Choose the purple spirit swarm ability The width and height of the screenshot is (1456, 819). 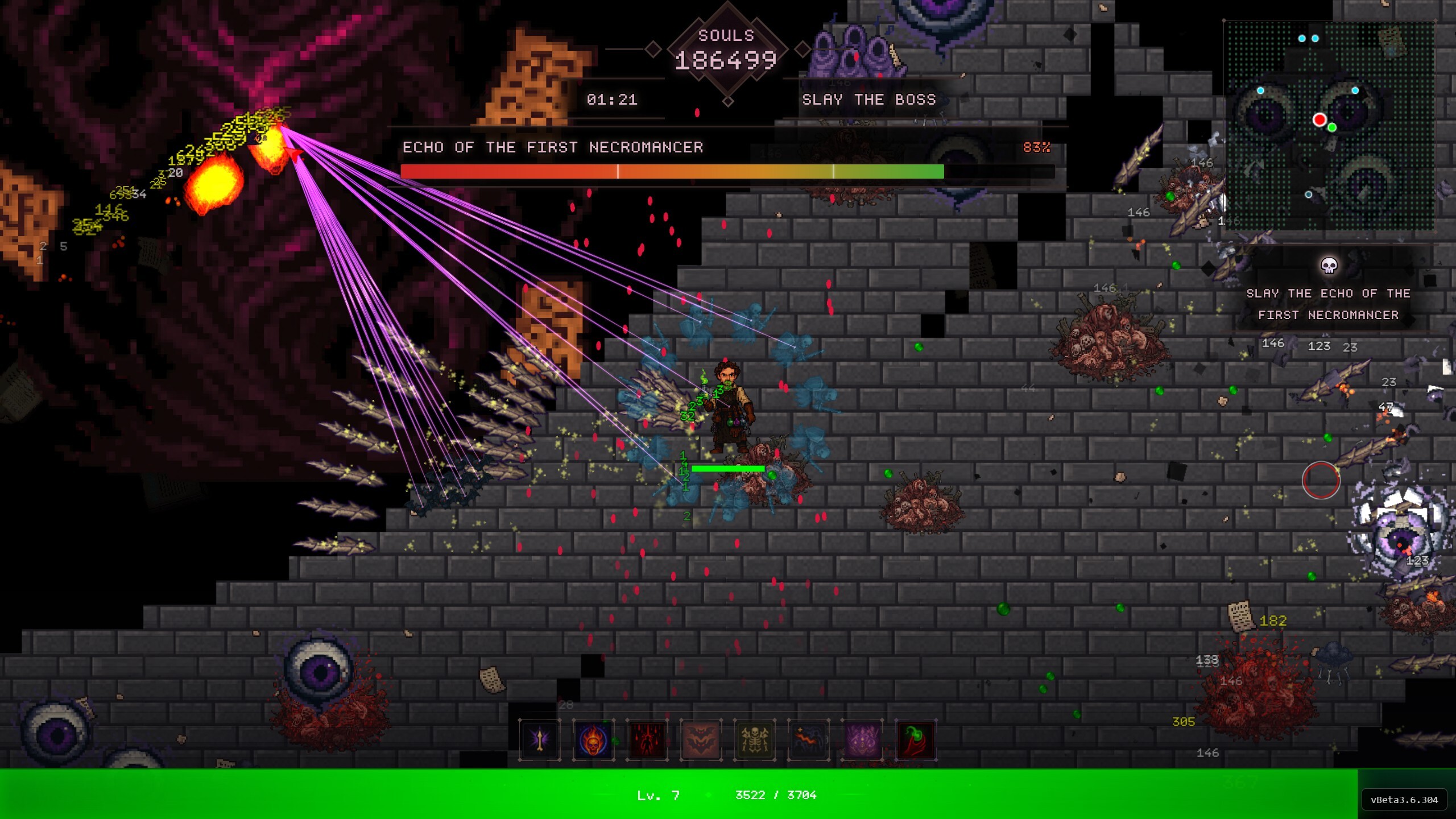tap(862, 740)
